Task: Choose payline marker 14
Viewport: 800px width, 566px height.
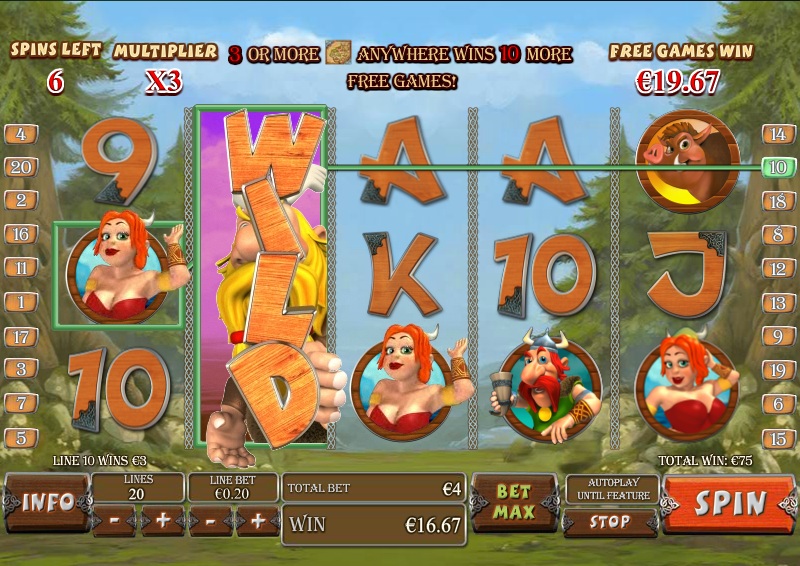Action: point(777,134)
